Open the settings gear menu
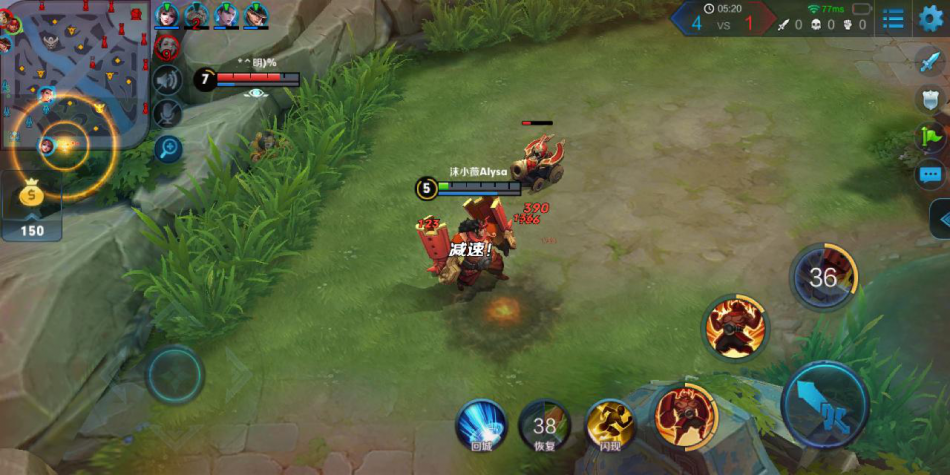 click(x=931, y=18)
